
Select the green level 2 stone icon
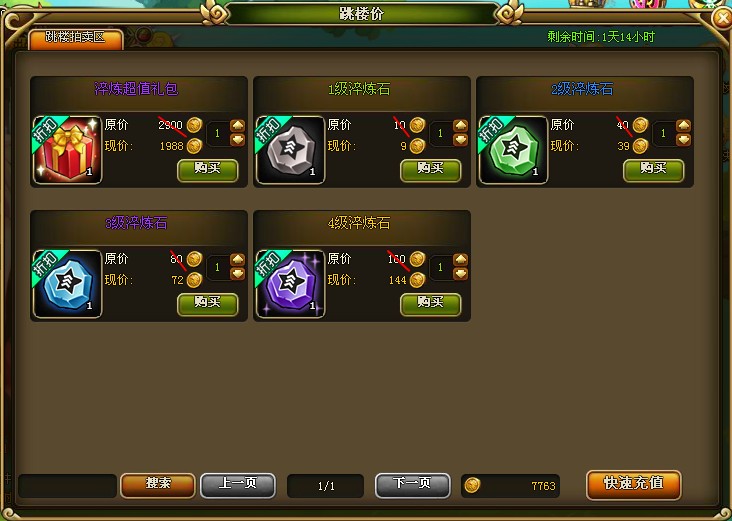[x=513, y=150]
